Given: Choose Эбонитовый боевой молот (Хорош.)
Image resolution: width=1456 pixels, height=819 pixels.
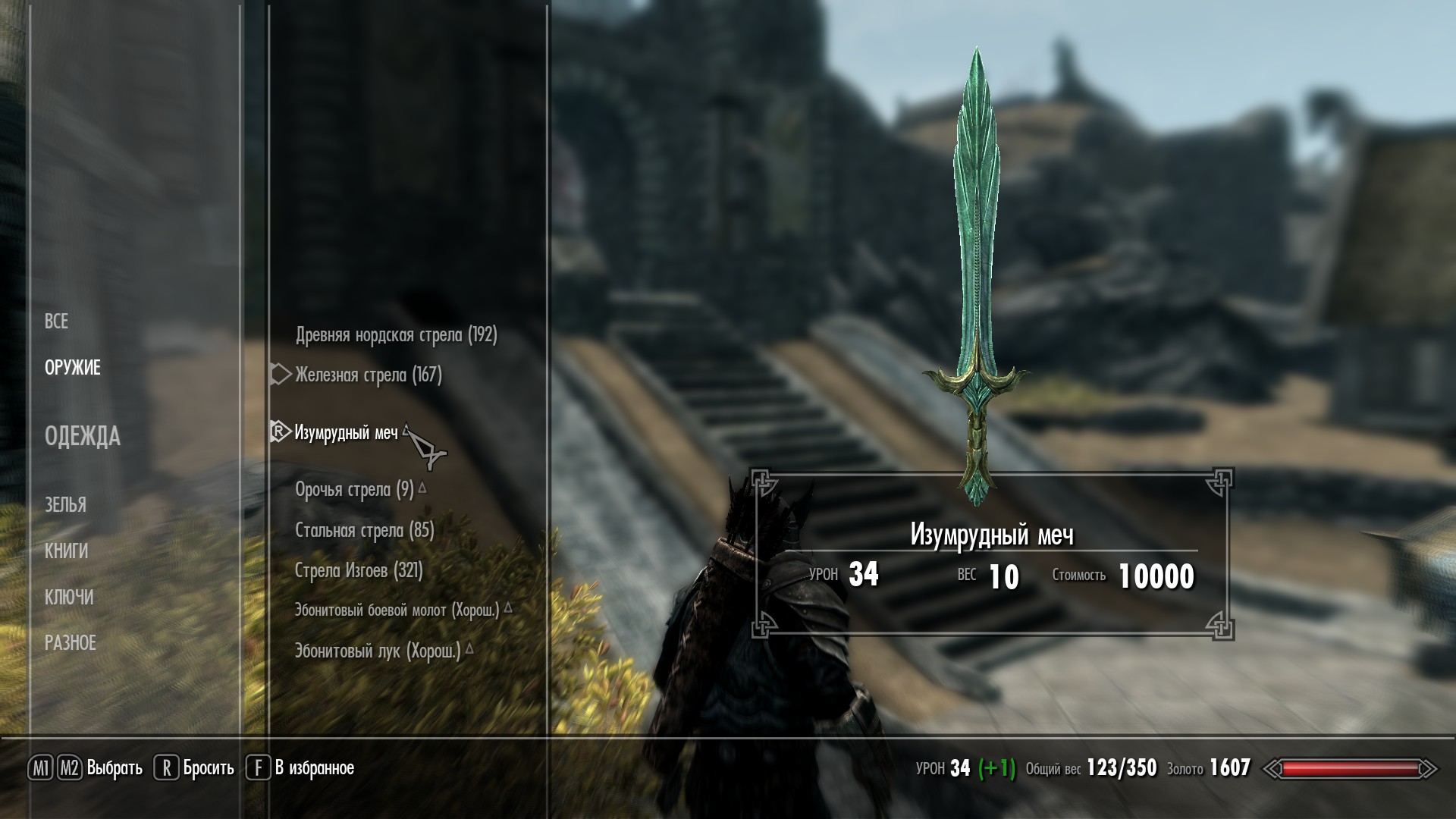Looking at the screenshot, I should pyautogui.click(x=397, y=610).
